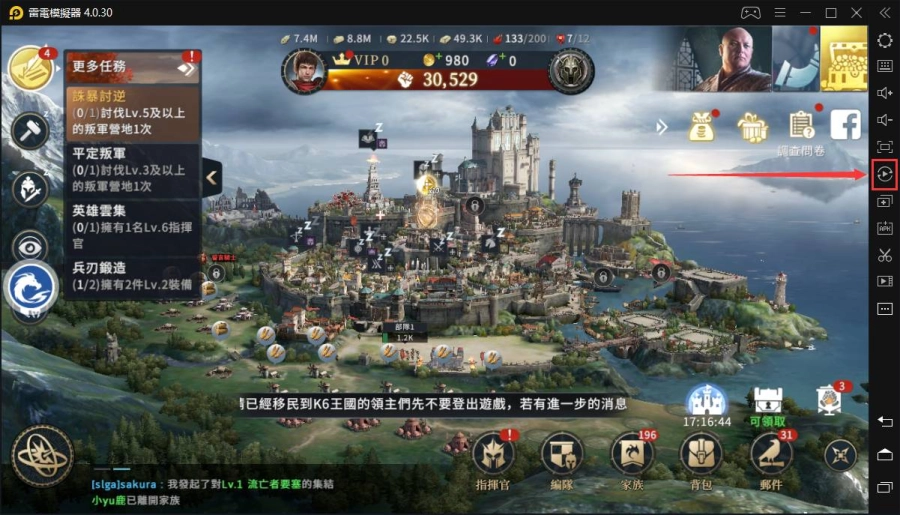Select the 誅暴討逆 quest entry

(132, 114)
